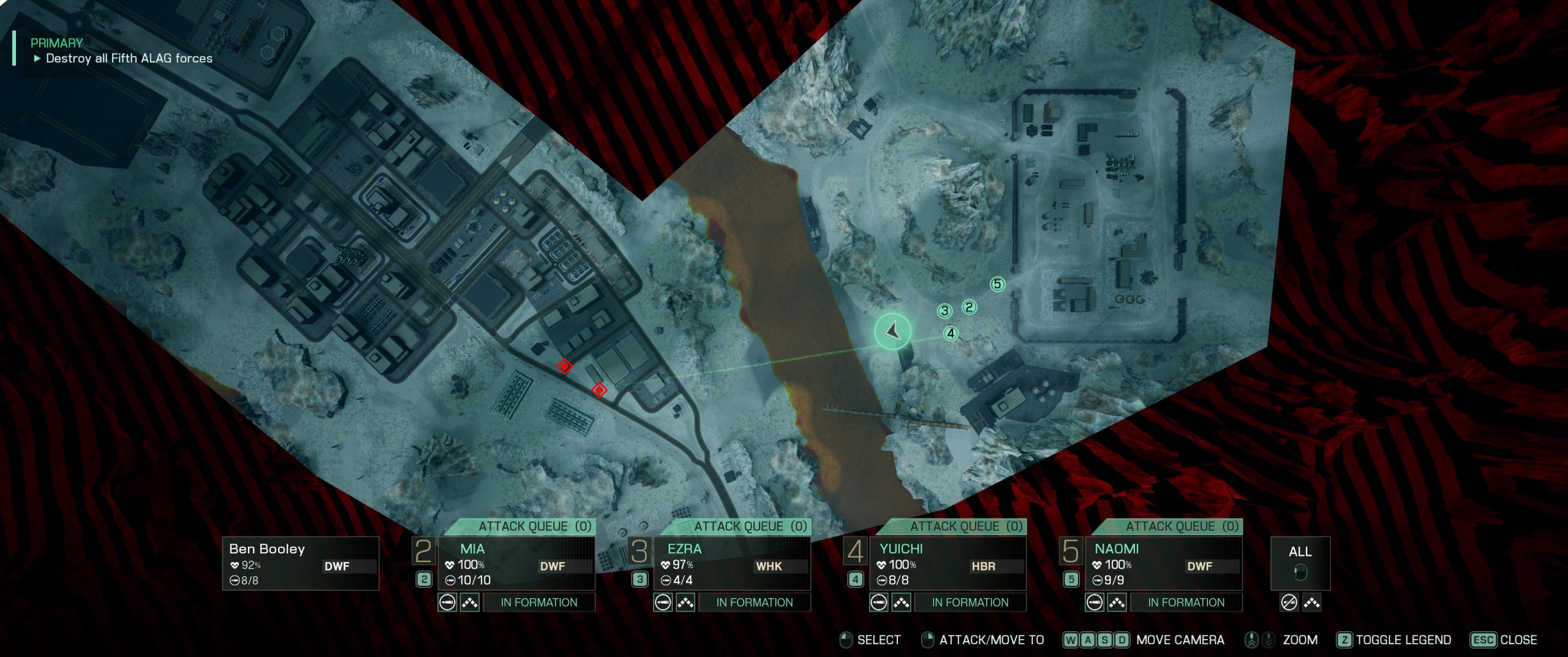
Task: Toggle Yuichi's weapons fire icon
Action: coord(879,602)
